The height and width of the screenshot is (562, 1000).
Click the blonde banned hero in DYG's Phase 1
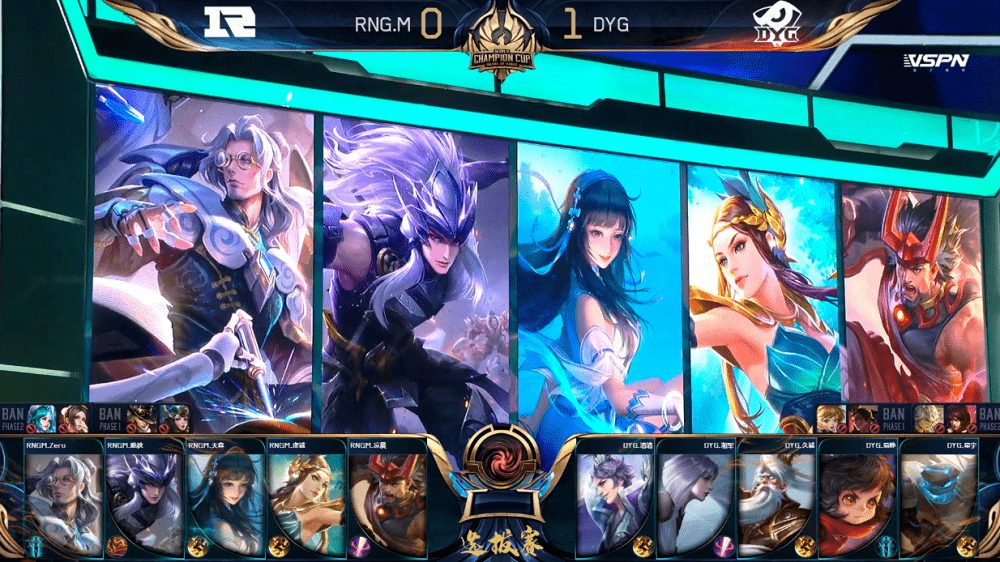pos(829,417)
